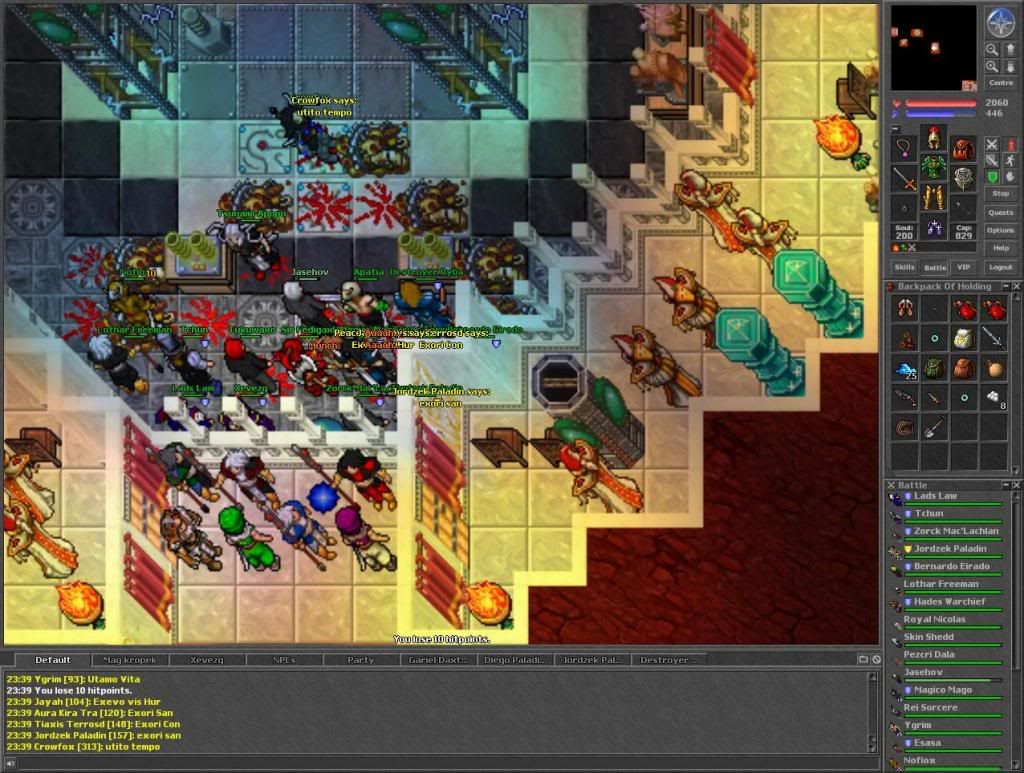Select Jordzek Paladin in the Battle list
1024x773 pixels.
click(x=949, y=549)
